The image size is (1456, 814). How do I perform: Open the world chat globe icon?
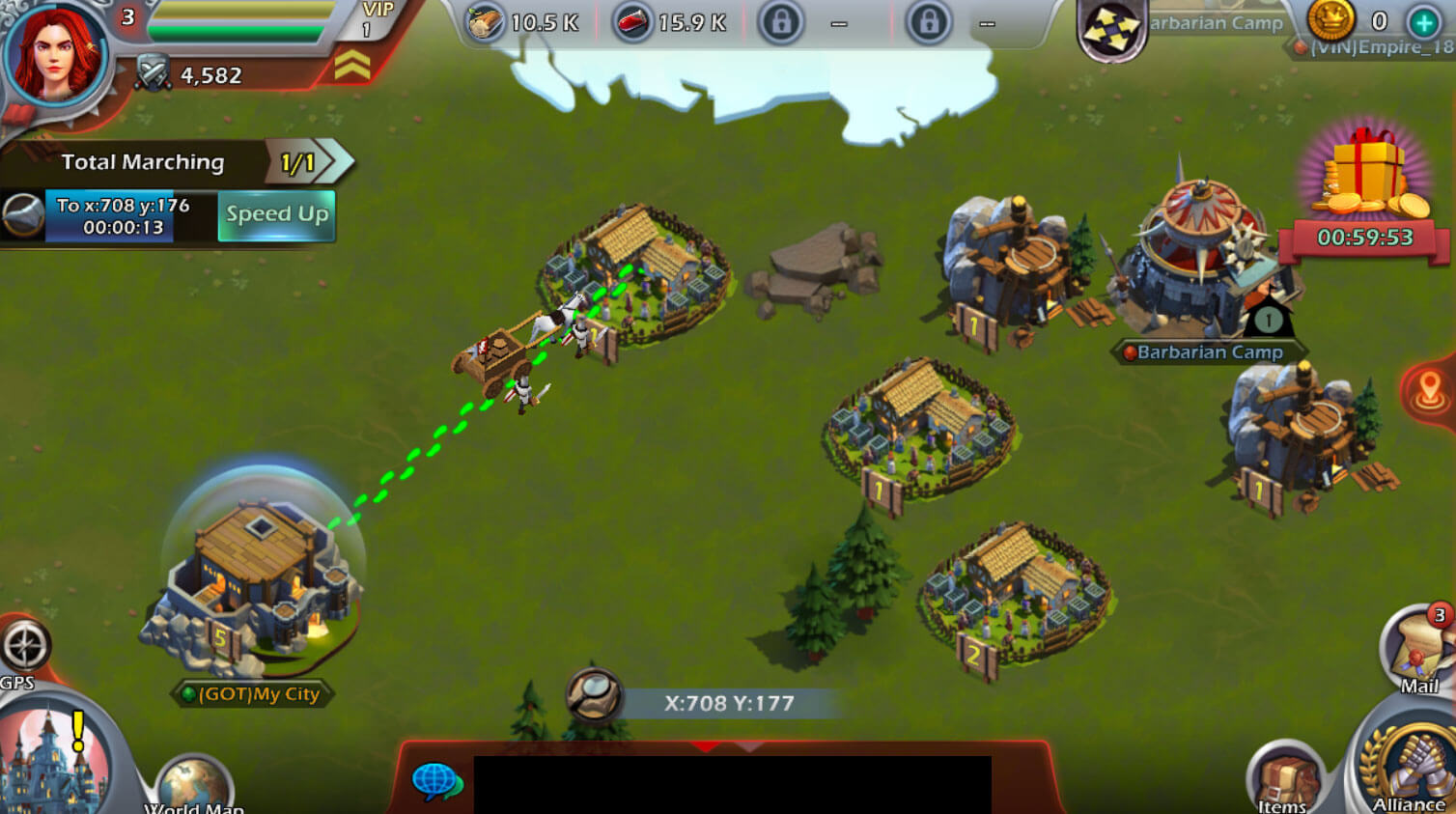coord(436,780)
